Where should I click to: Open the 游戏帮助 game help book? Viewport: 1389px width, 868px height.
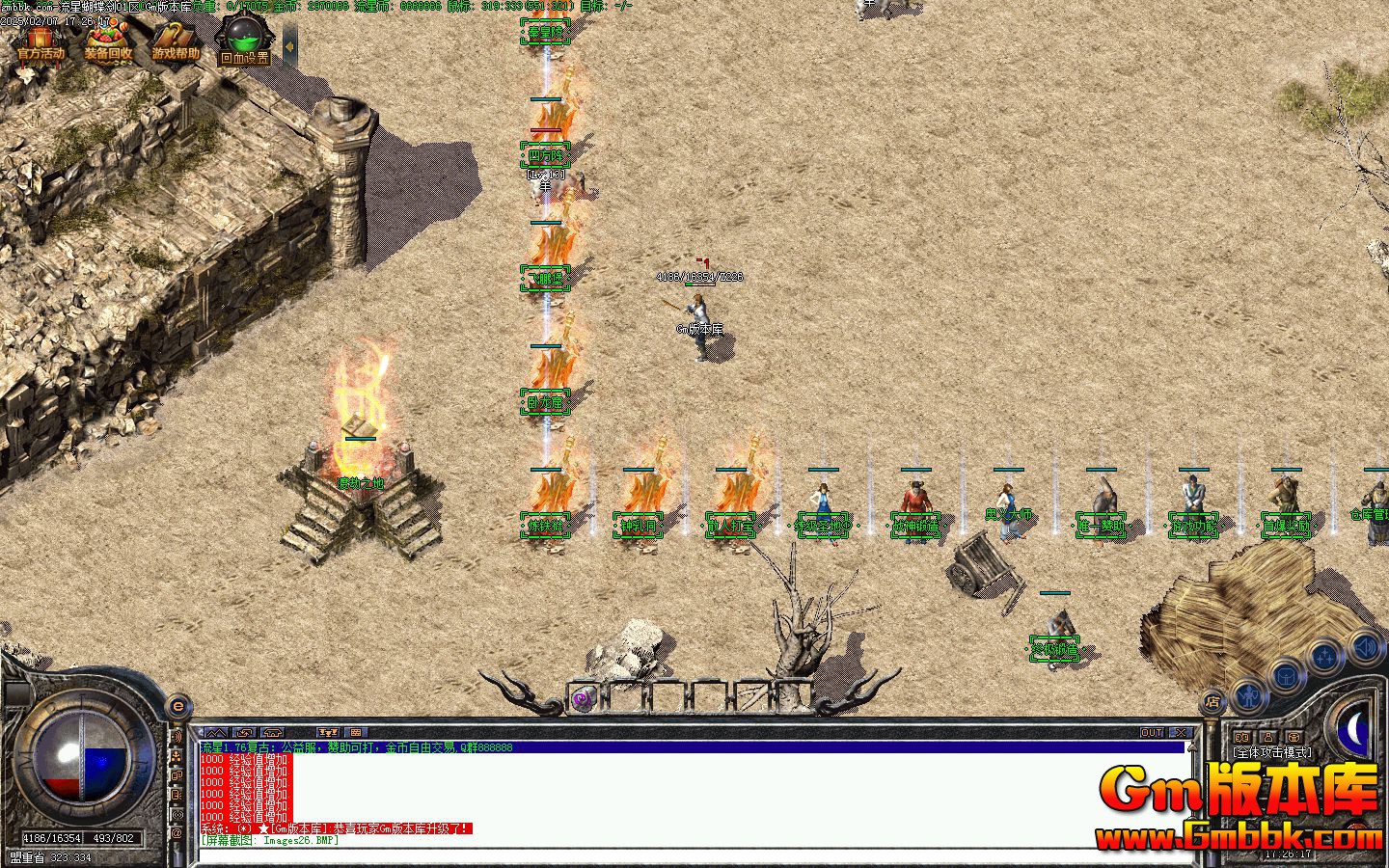point(175,42)
